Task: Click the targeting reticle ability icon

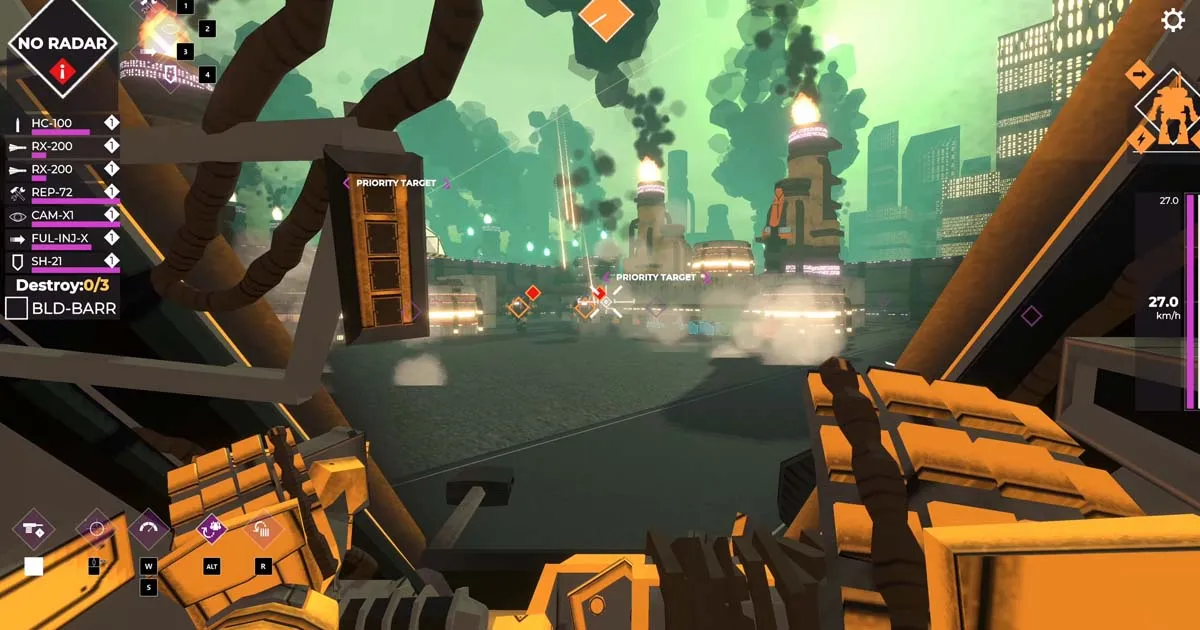Action: point(96,528)
